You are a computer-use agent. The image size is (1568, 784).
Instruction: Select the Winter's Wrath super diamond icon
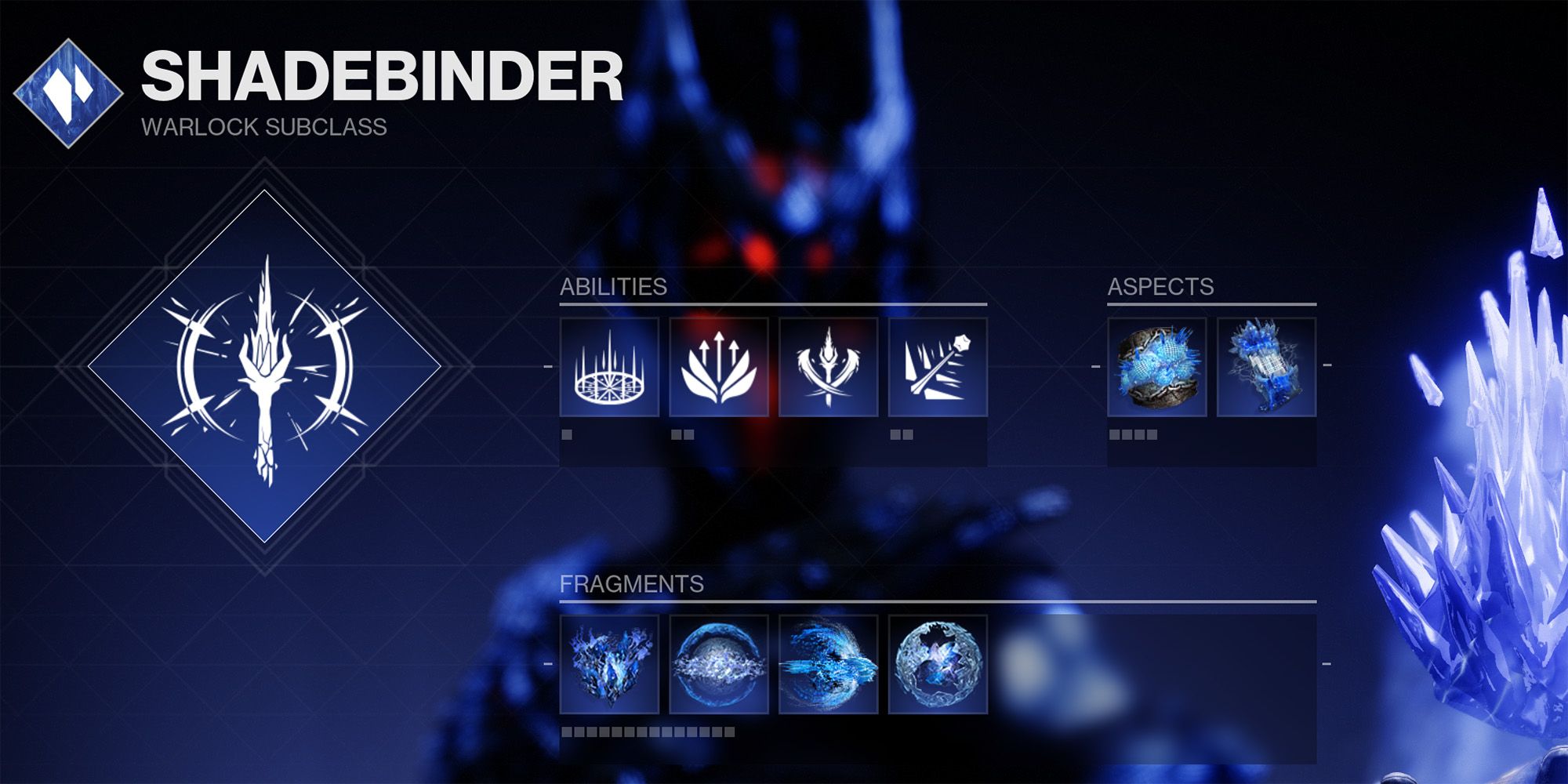point(264,366)
